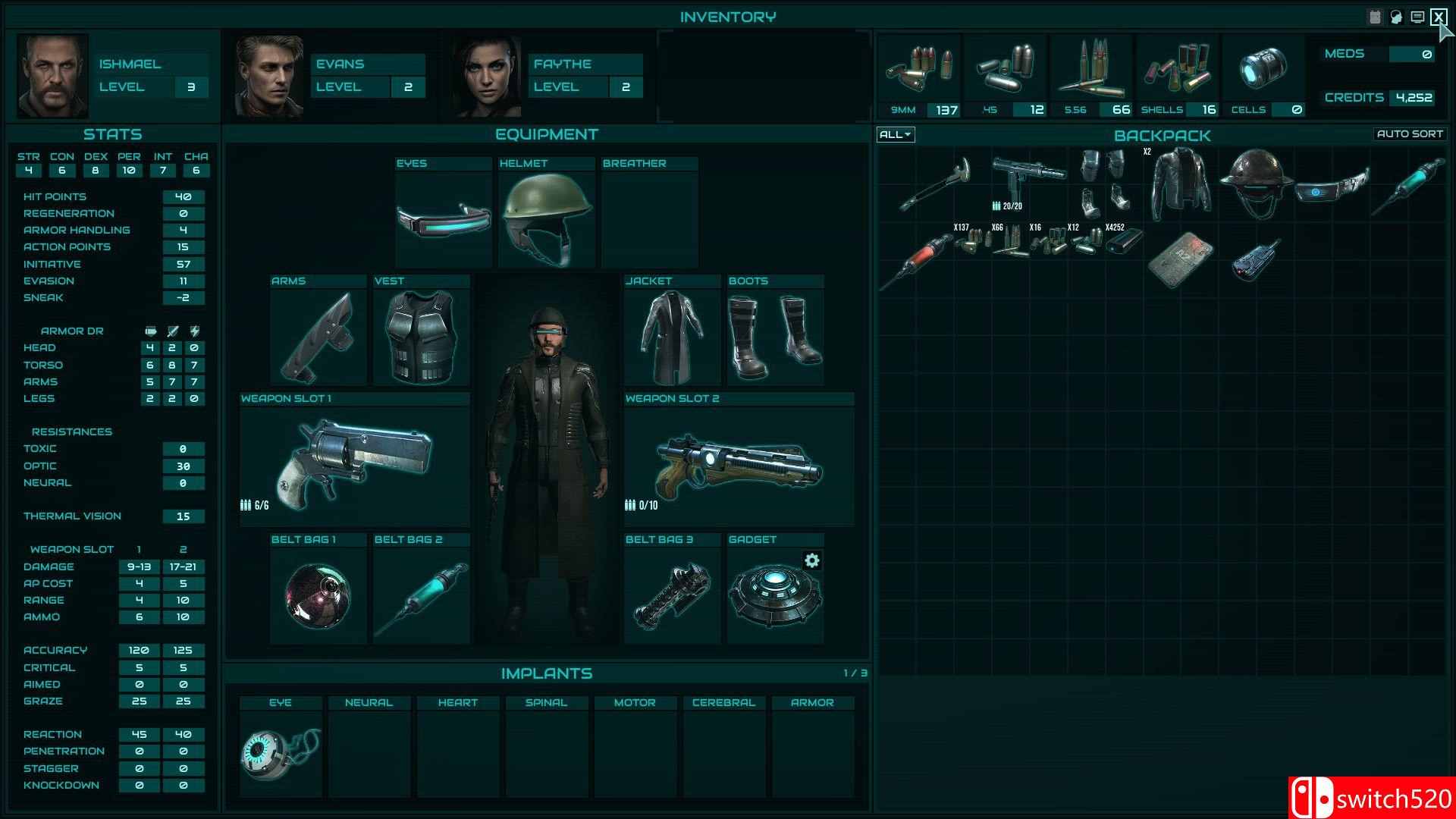Open gadget options via the gear icon
Screen dimensions: 1456x819
tap(812, 561)
